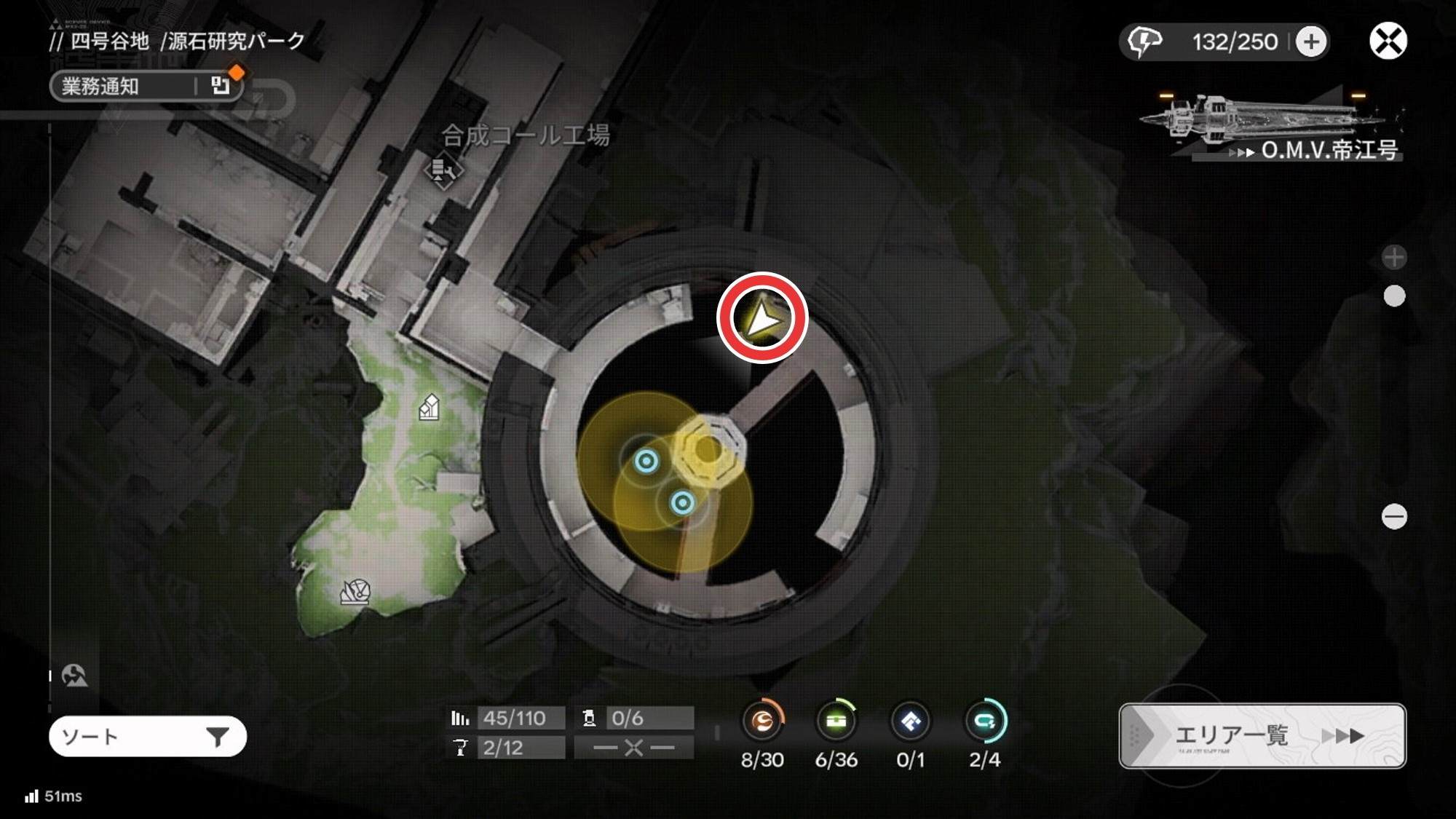
Task: Show the orange swirl collectible tracker 8/30
Action: click(x=762, y=721)
